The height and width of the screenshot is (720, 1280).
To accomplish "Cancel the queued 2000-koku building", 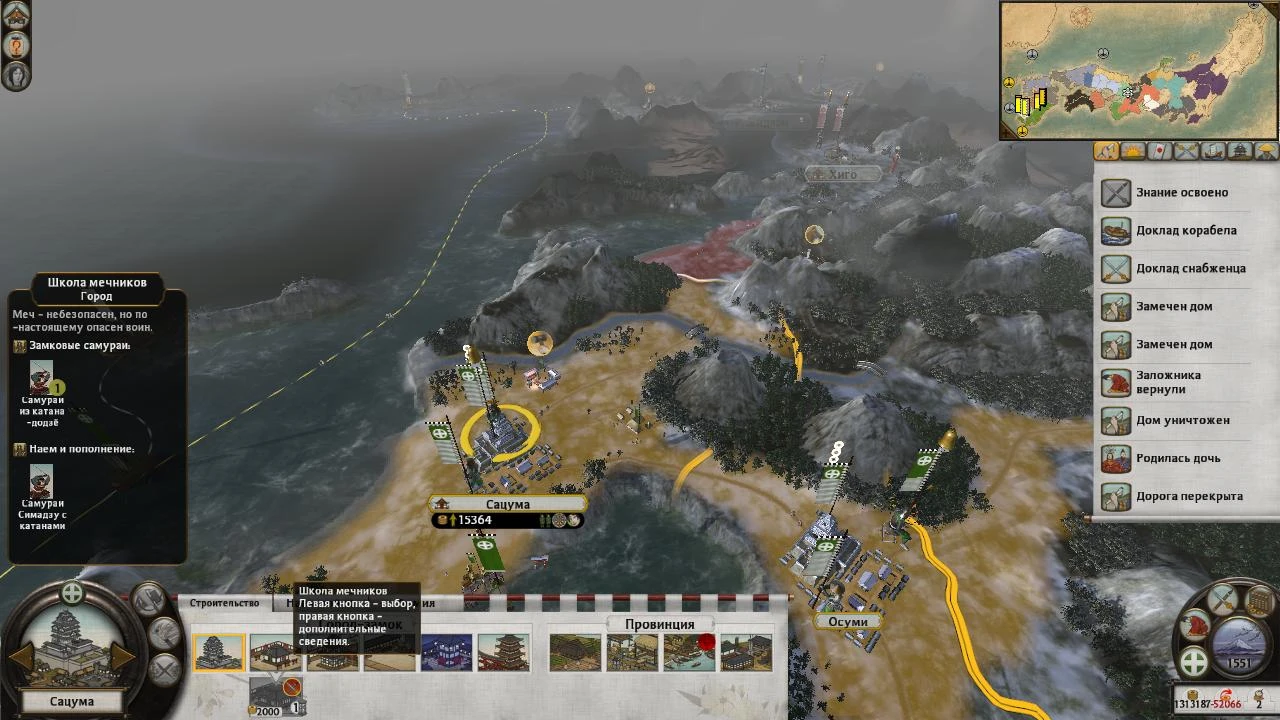I will [292, 687].
